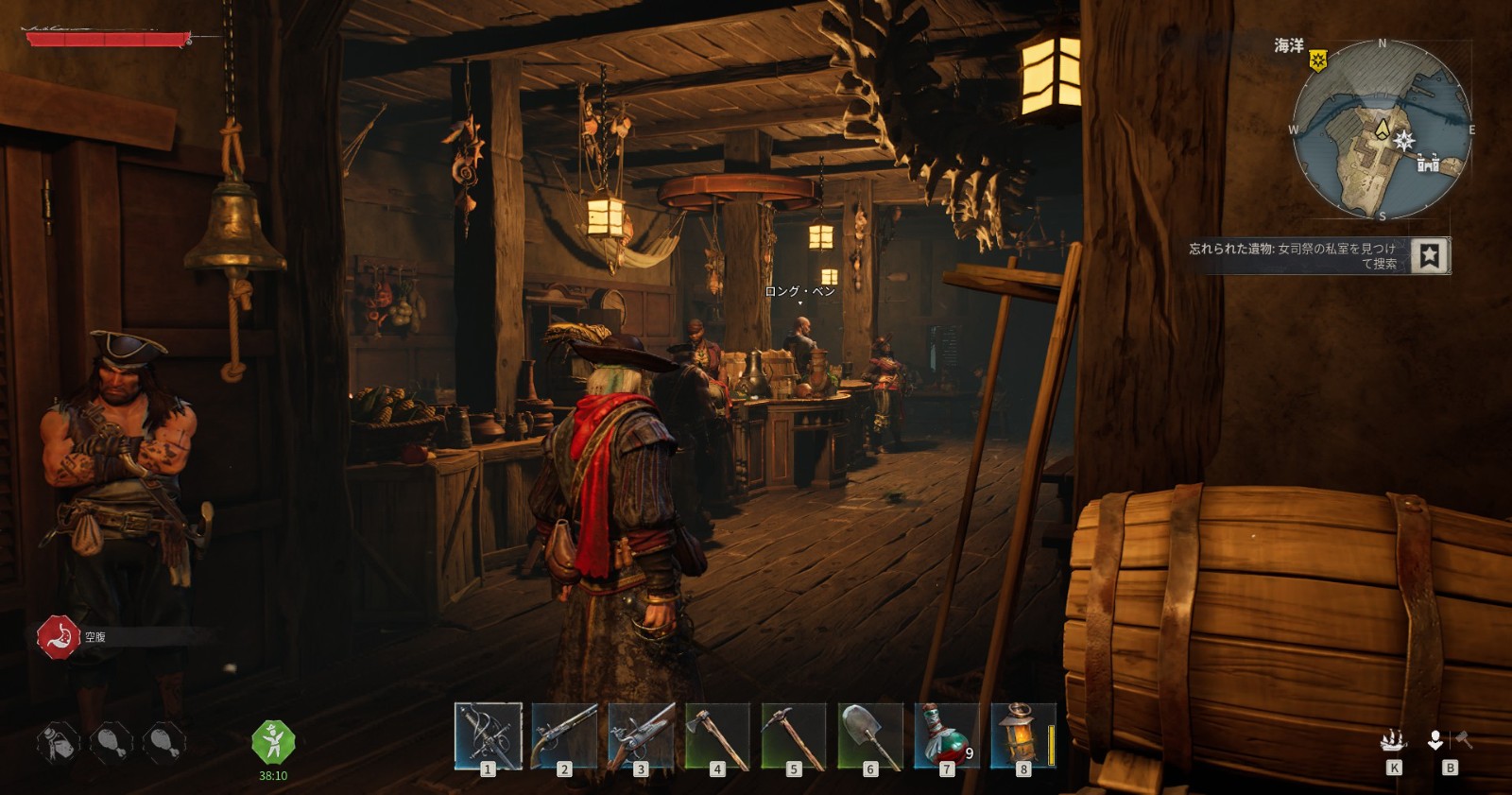The height and width of the screenshot is (795, 1512).
Task: Click the 忘れられた遺物 quest objective text
Action: tap(1293, 255)
